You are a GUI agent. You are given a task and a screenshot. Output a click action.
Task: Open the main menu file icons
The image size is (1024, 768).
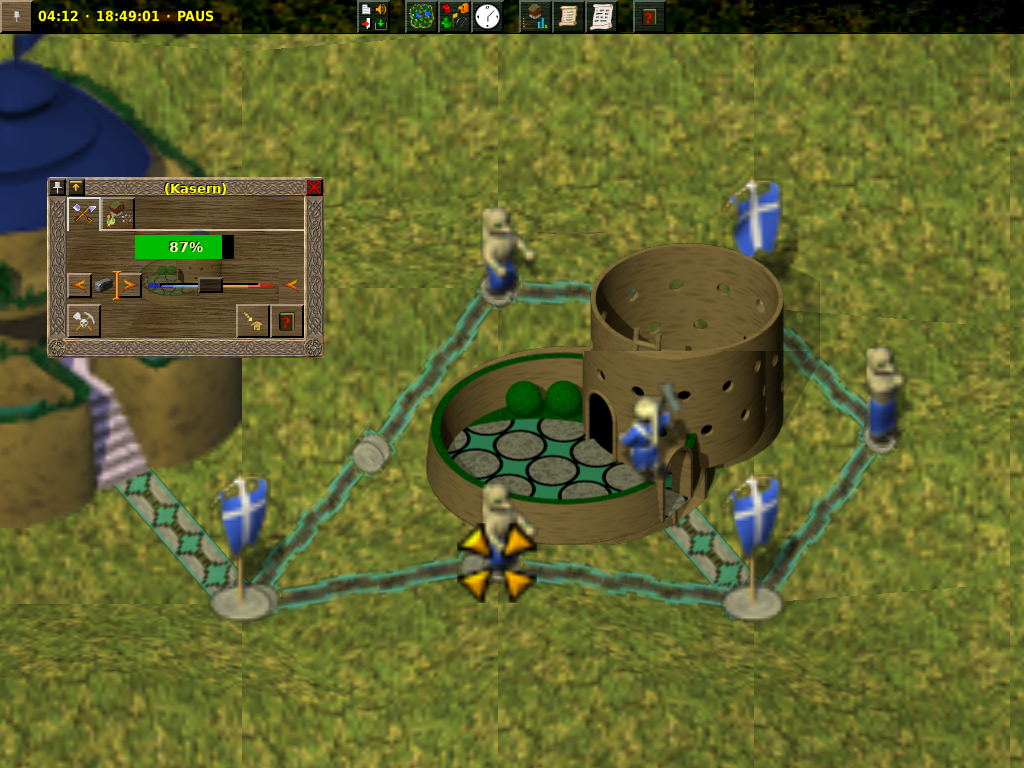coord(373,16)
